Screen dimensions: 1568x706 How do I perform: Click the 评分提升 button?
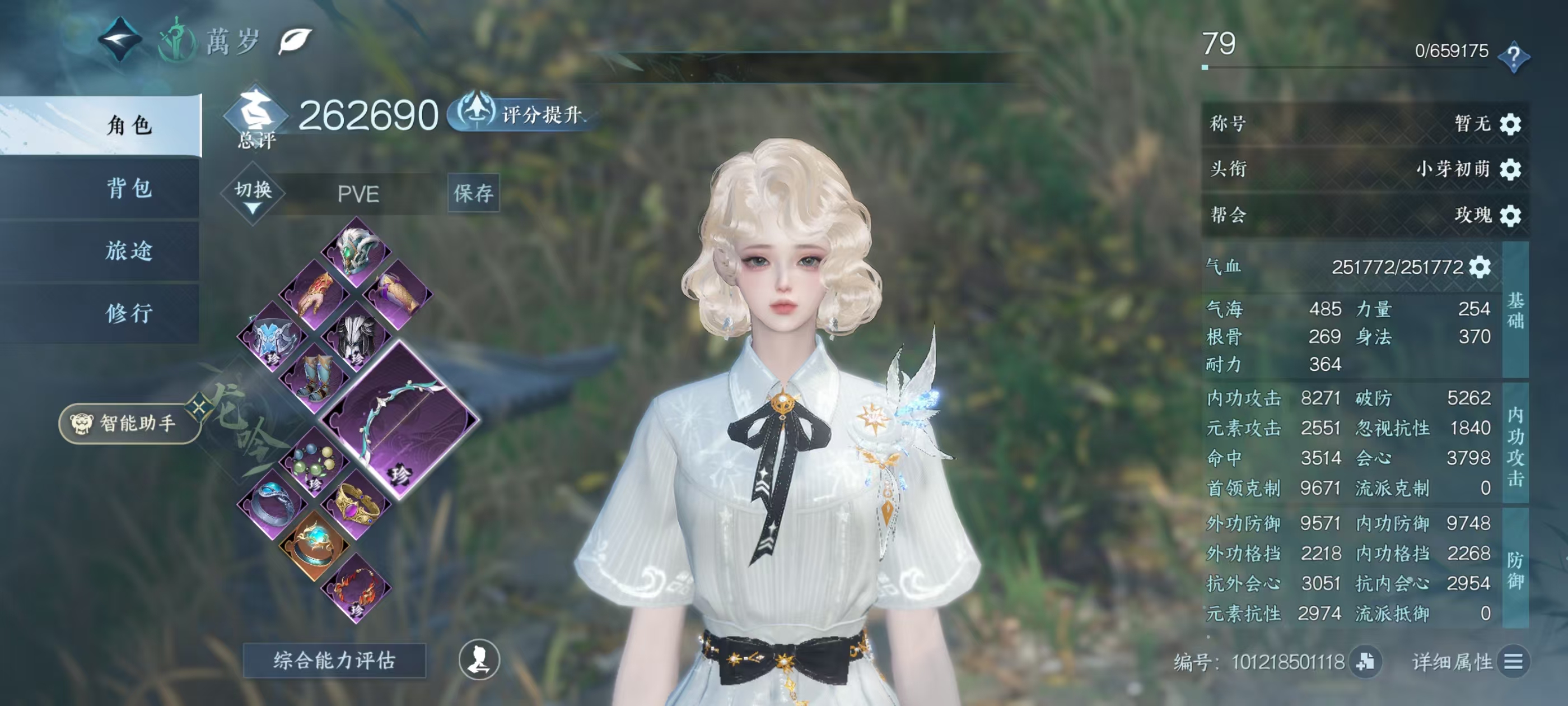[525, 114]
